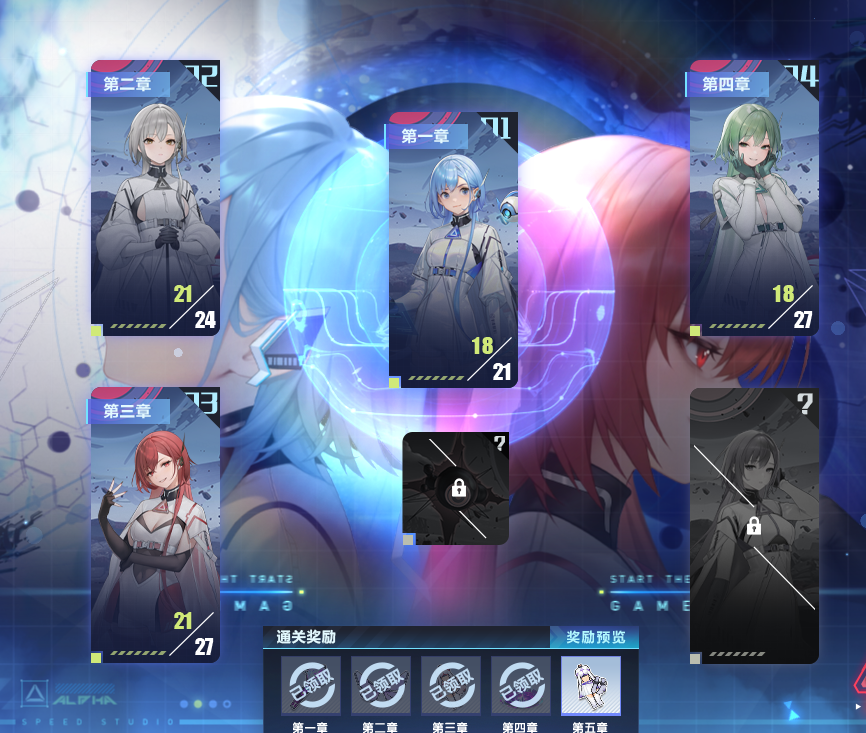Select the large locked greyscale character card
The height and width of the screenshot is (733, 866).
point(754,525)
